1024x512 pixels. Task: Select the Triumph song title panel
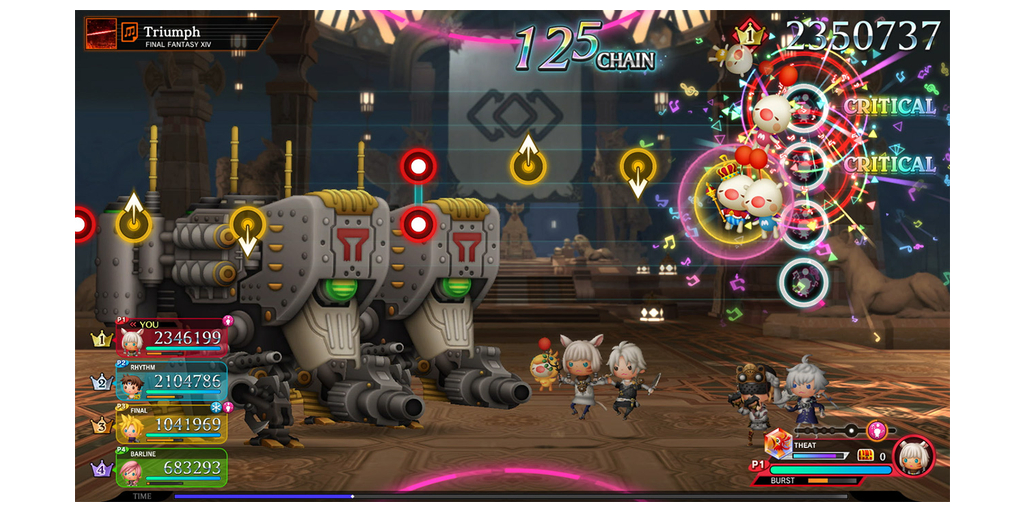click(180, 33)
